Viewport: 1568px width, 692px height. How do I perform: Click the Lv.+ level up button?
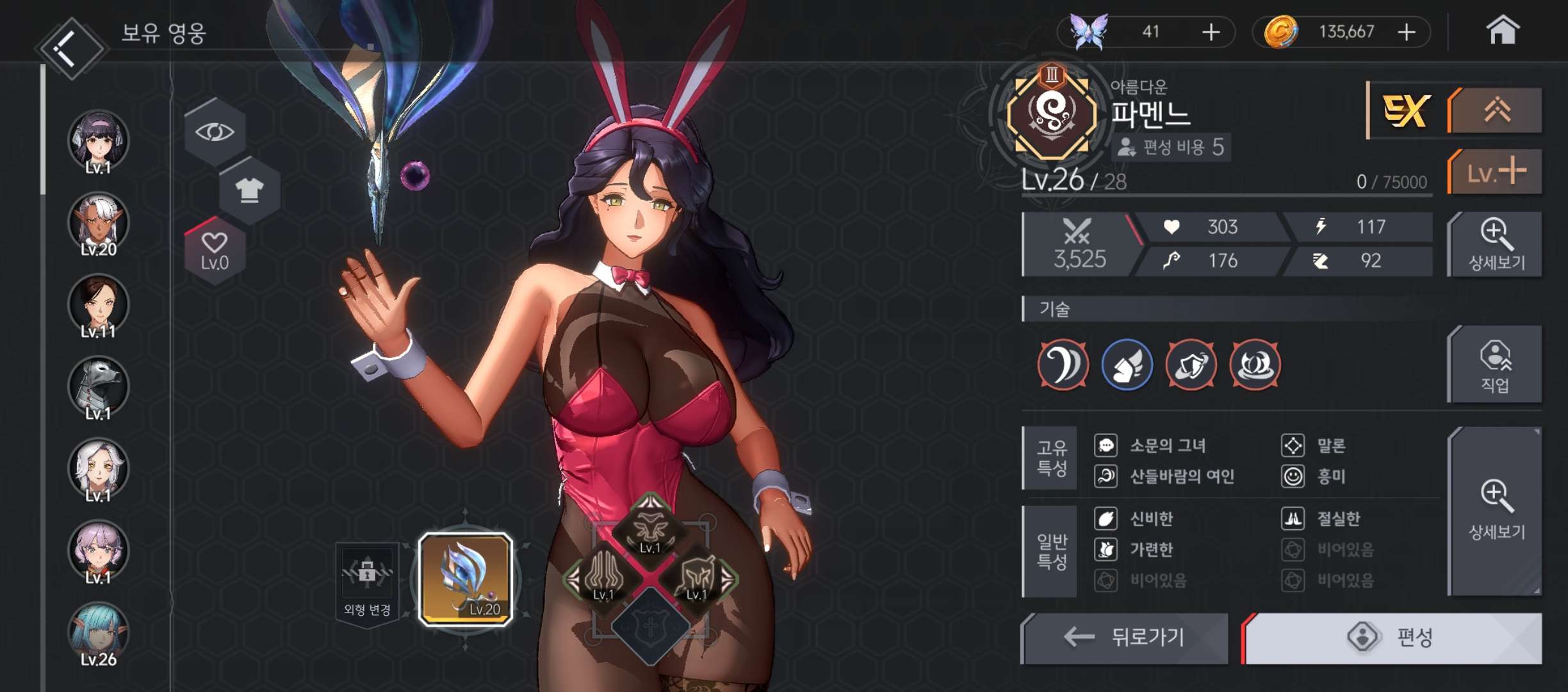[x=1496, y=172]
